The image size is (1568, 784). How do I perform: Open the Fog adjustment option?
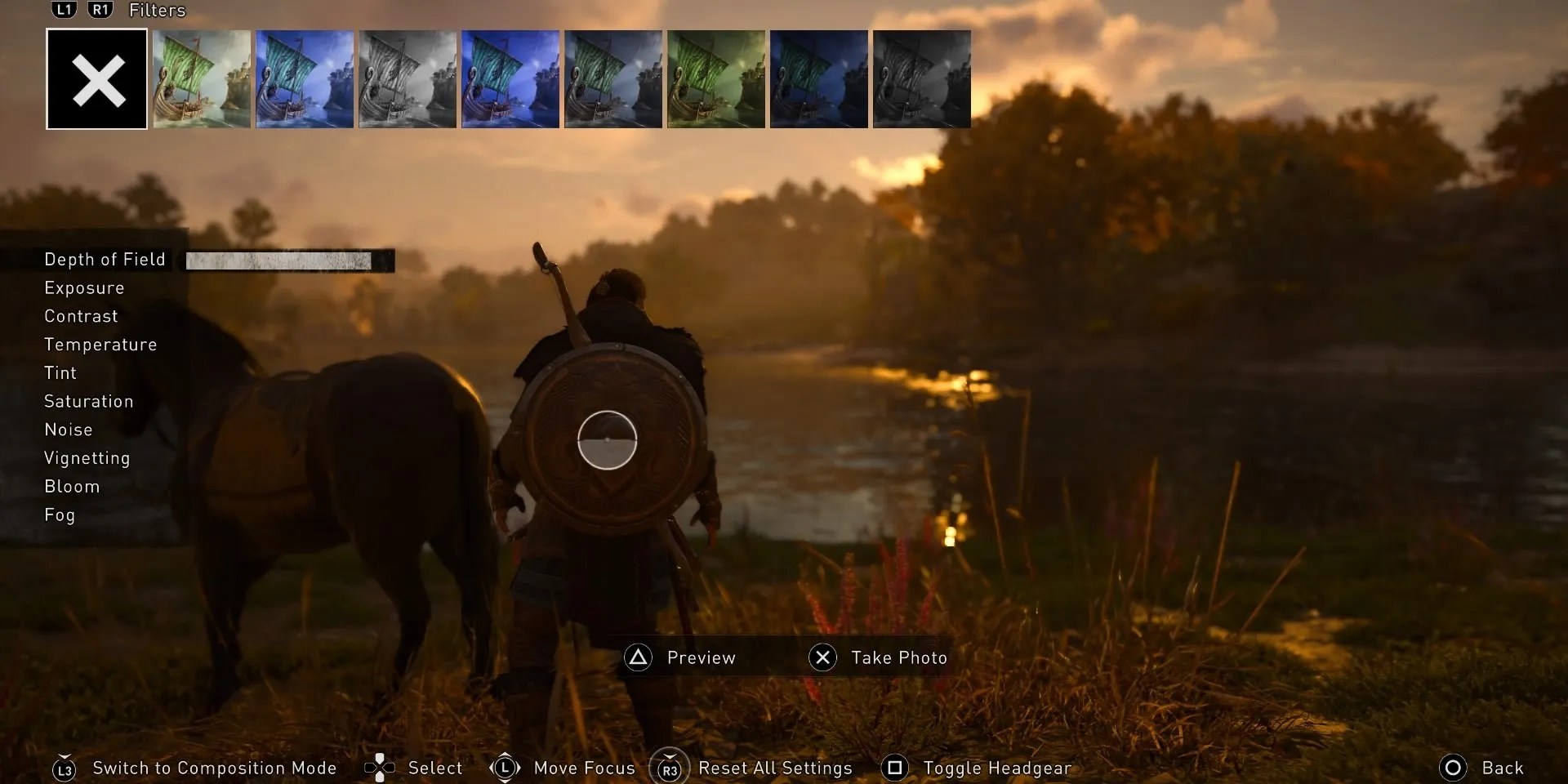[x=59, y=514]
